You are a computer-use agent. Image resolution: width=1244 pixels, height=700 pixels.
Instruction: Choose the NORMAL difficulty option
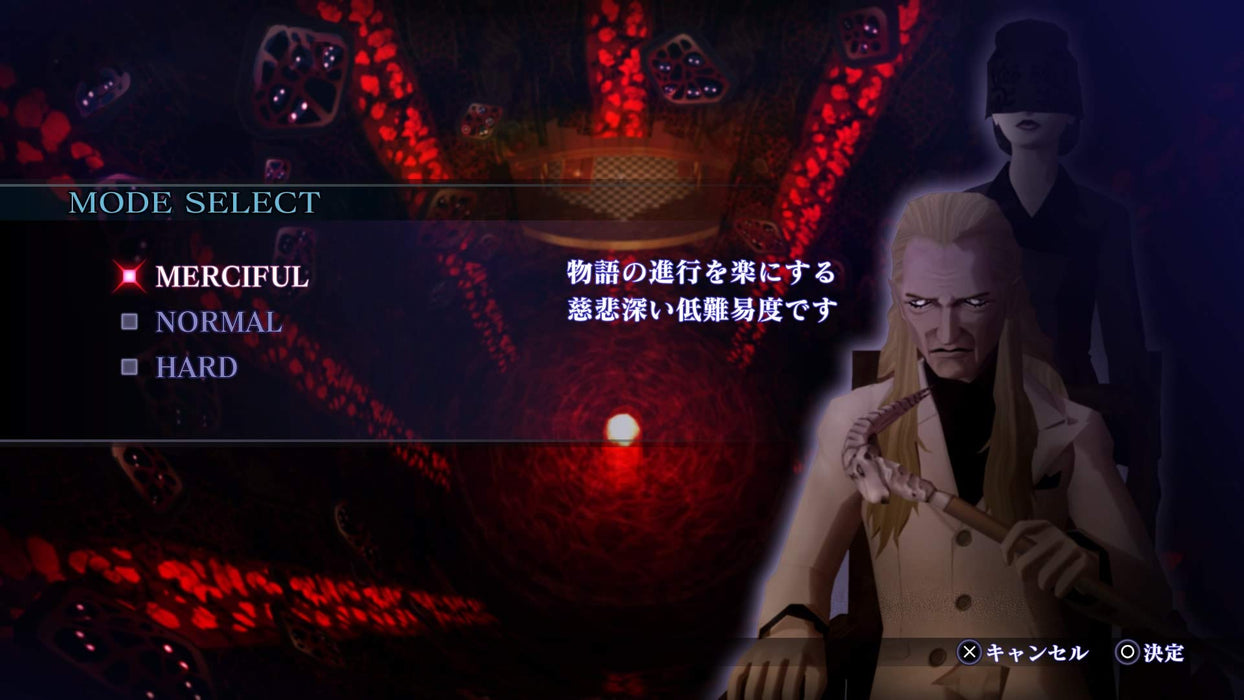218,322
